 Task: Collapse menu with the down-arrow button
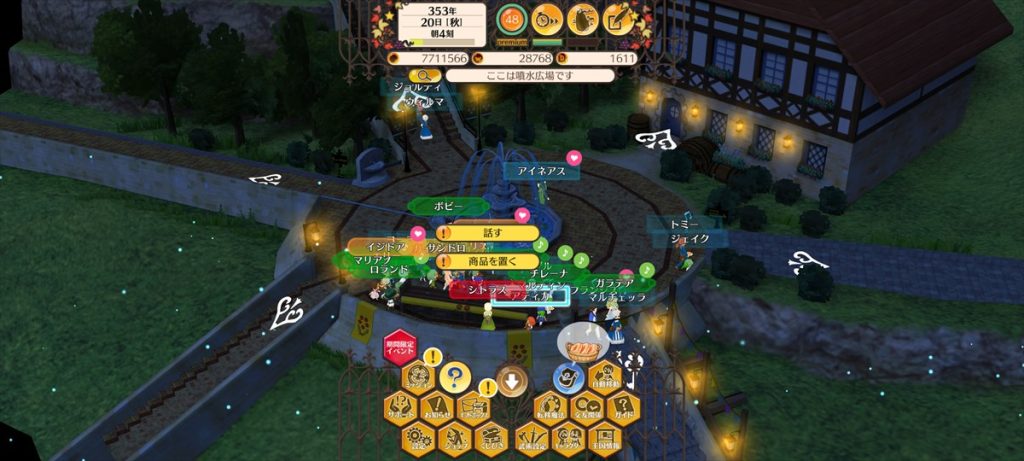(x=512, y=380)
